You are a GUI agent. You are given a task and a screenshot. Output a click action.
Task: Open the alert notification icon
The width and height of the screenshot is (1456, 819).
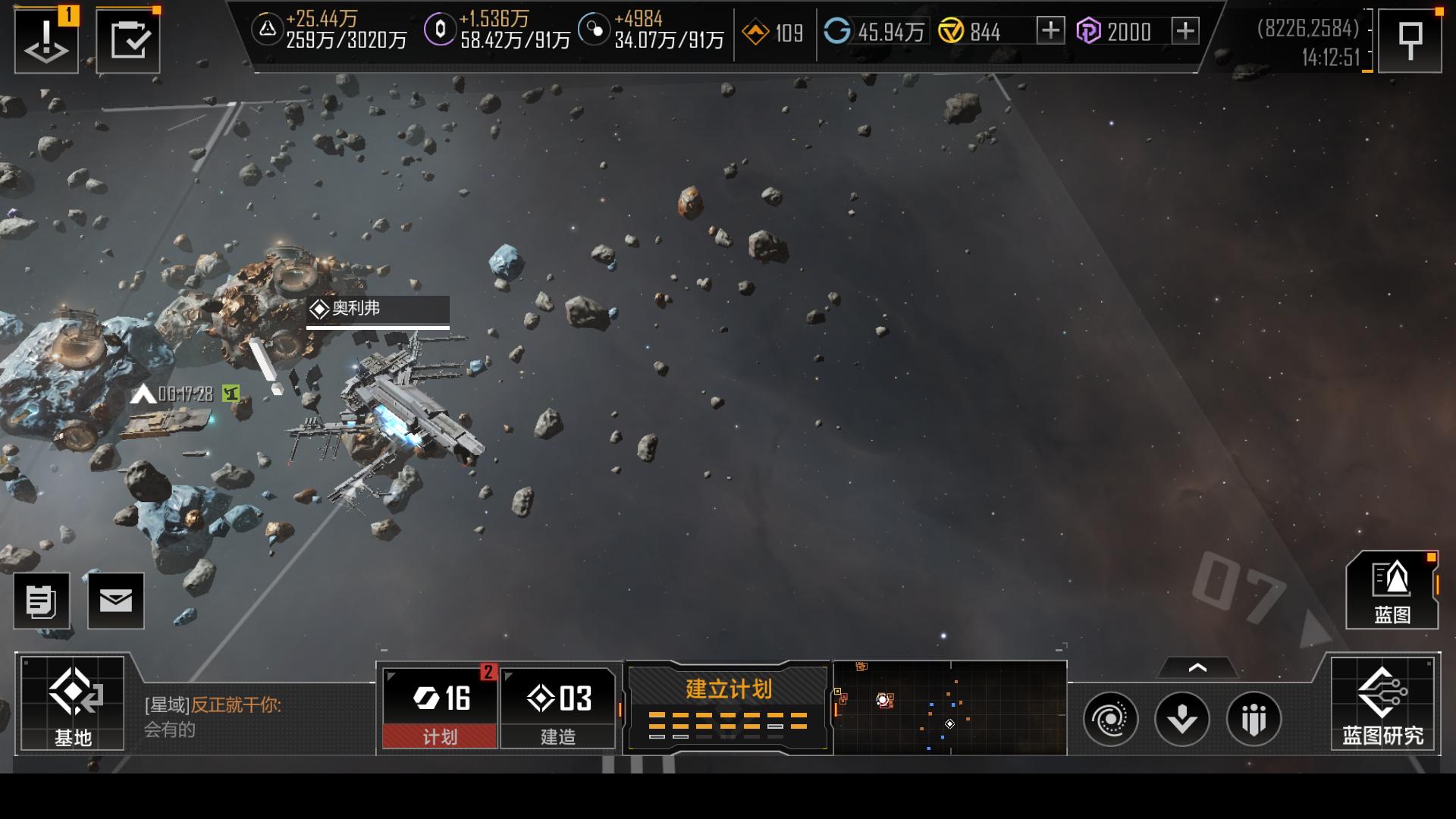click(46, 40)
